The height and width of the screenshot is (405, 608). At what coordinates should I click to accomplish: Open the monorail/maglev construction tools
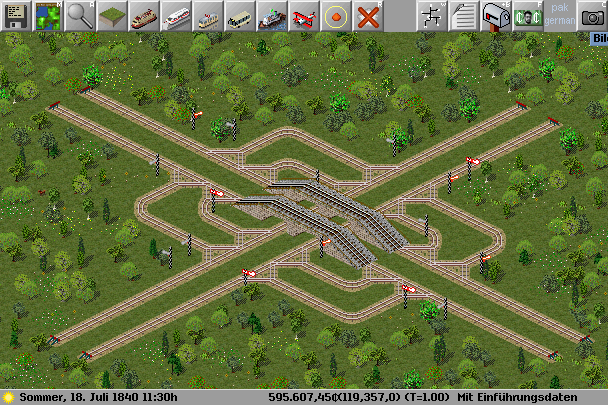coord(175,15)
